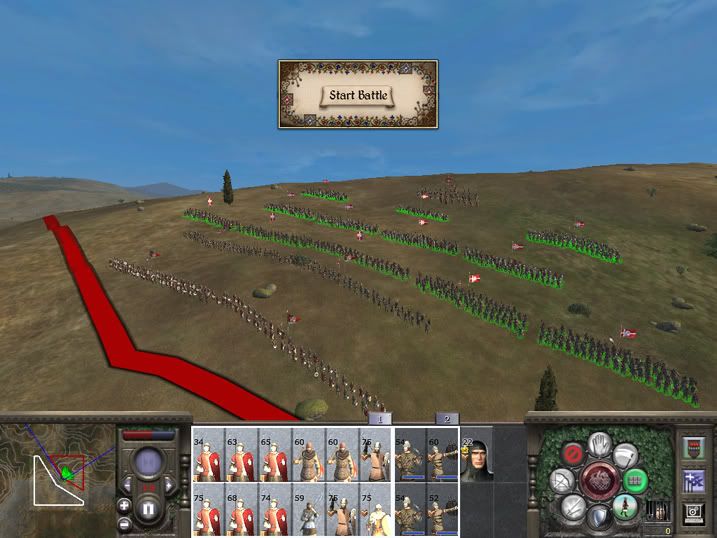The height and width of the screenshot is (538, 717).
Task: Click the Start Battle button
Action: point(357,96)
